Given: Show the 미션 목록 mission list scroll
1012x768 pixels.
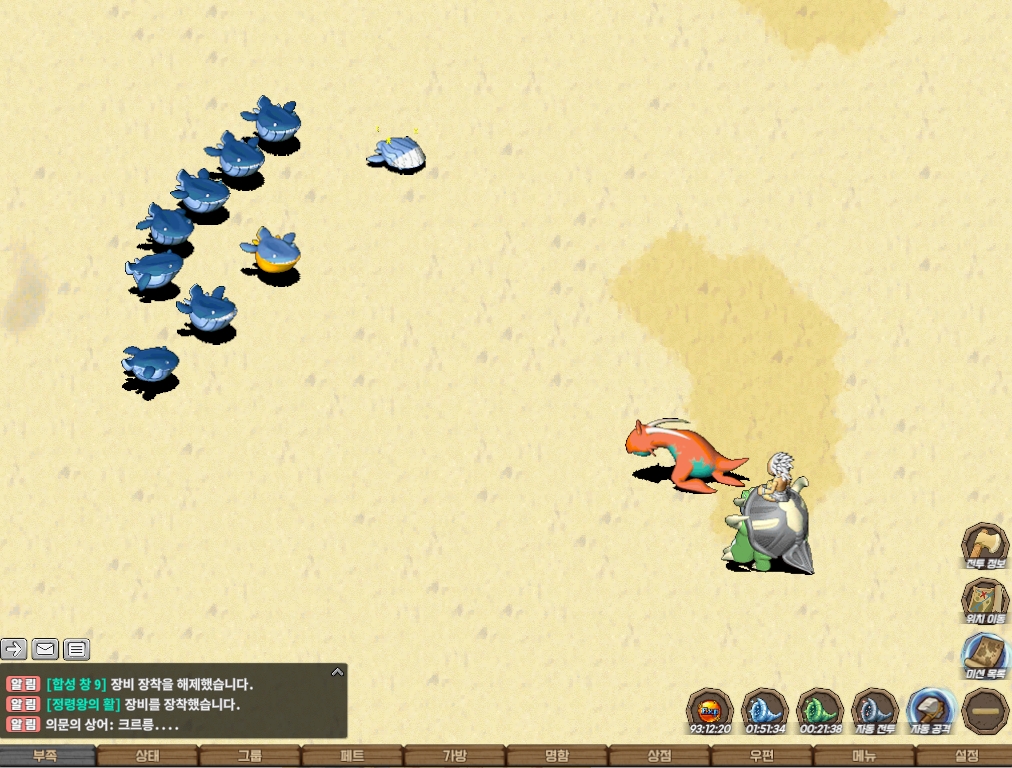Looking at the screenshot, I should point(984,656).
